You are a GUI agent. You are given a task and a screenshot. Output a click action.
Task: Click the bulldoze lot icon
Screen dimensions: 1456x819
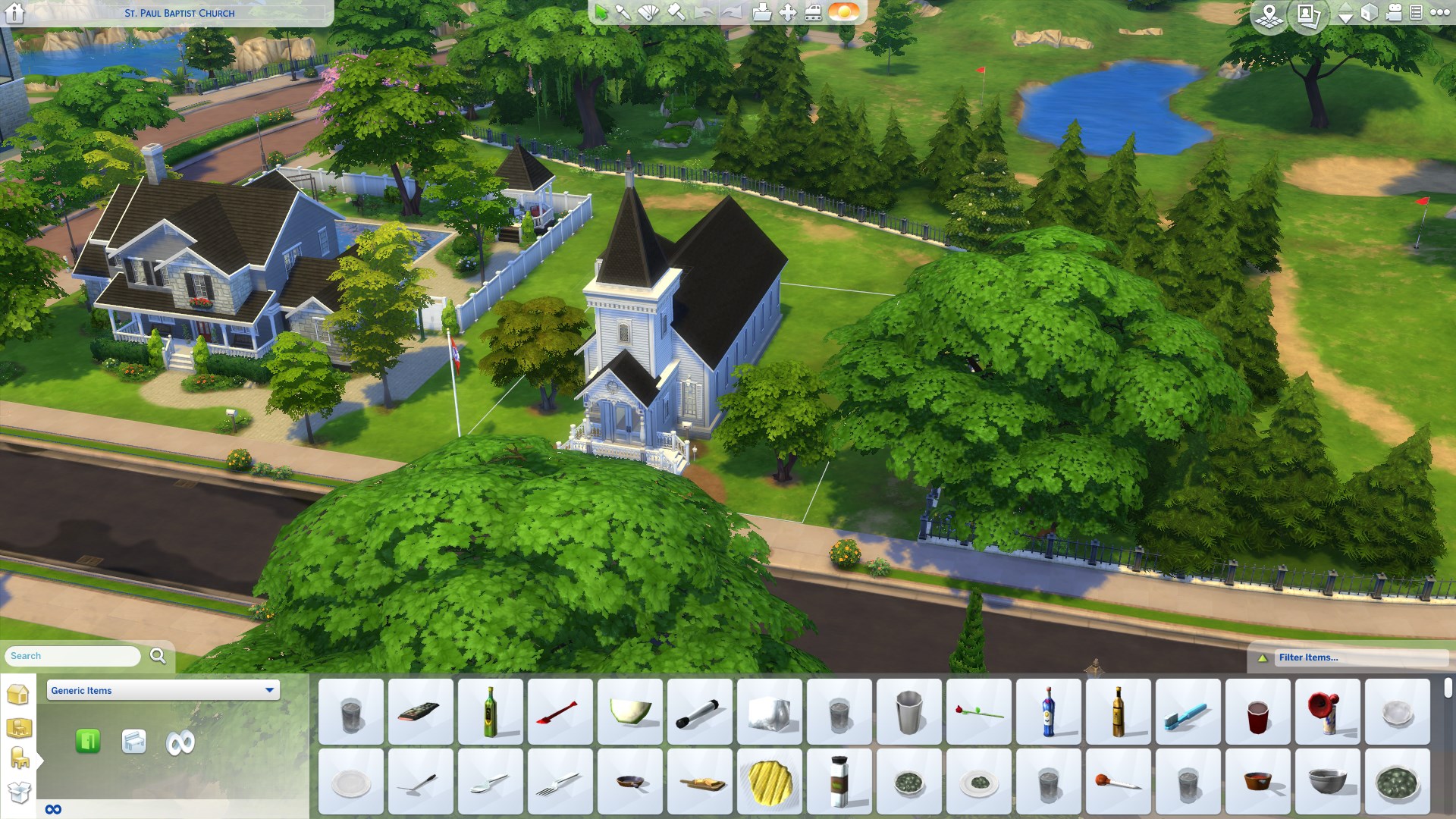click(x=813, y=13)
